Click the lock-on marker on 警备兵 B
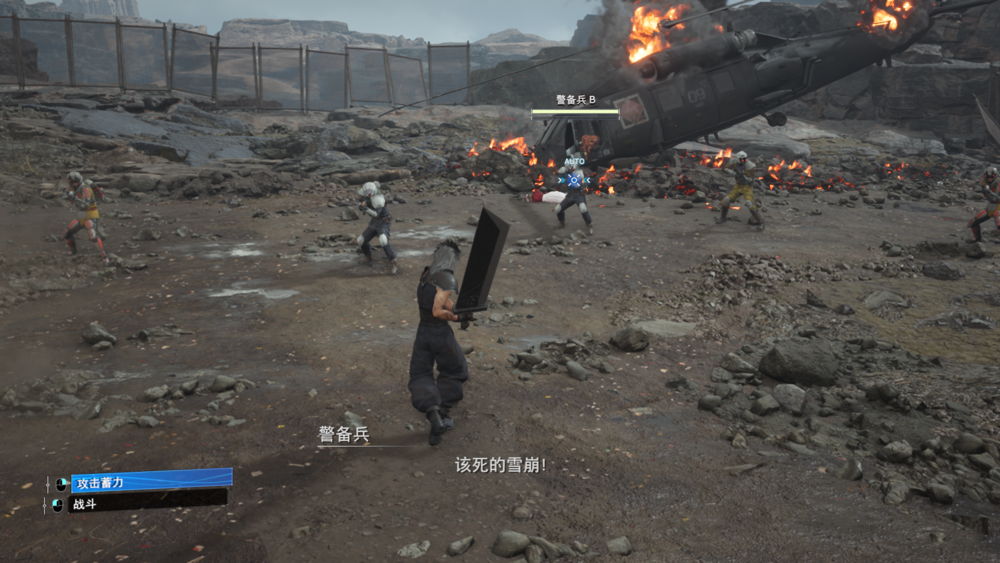 tap(574, 180)
